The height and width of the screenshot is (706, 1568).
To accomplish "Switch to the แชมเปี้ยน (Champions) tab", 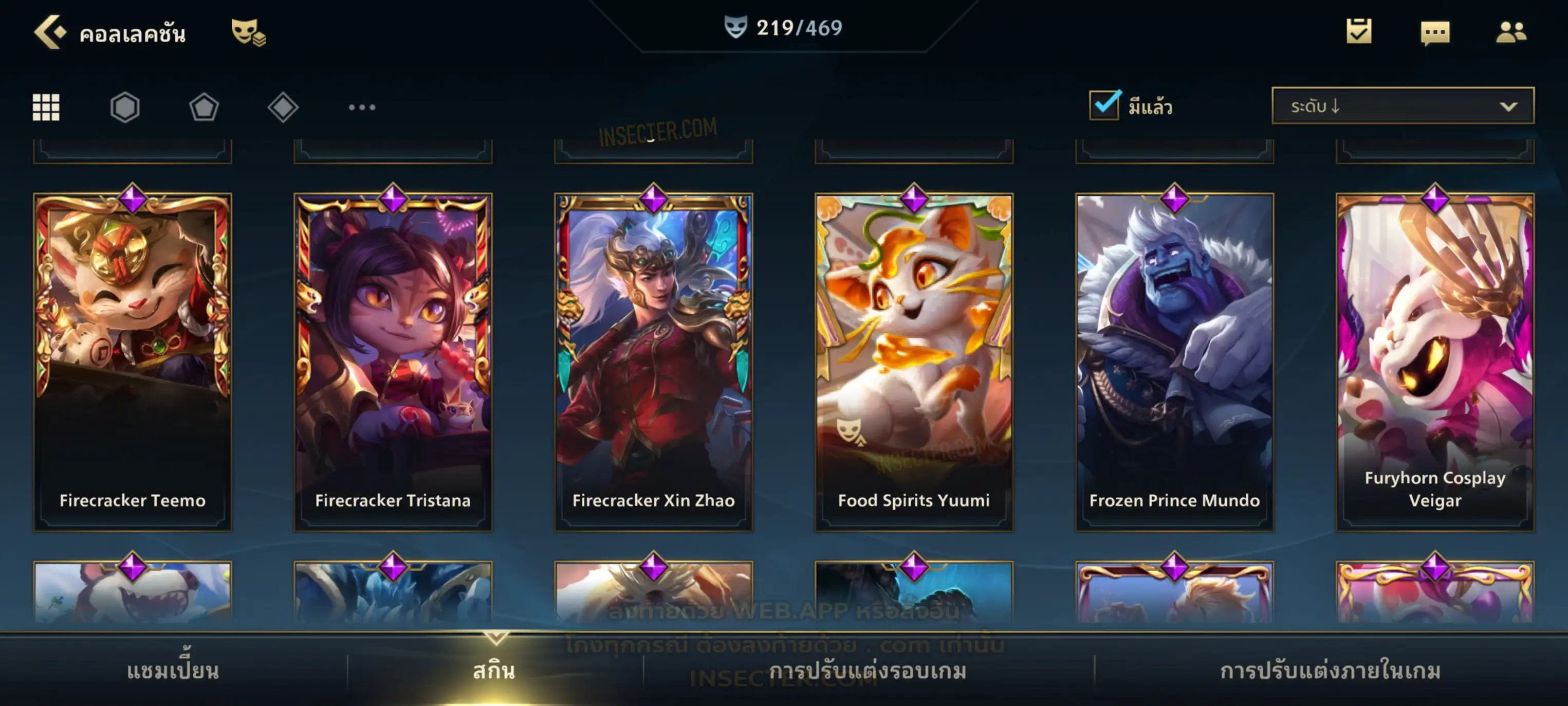I will 173,670.
